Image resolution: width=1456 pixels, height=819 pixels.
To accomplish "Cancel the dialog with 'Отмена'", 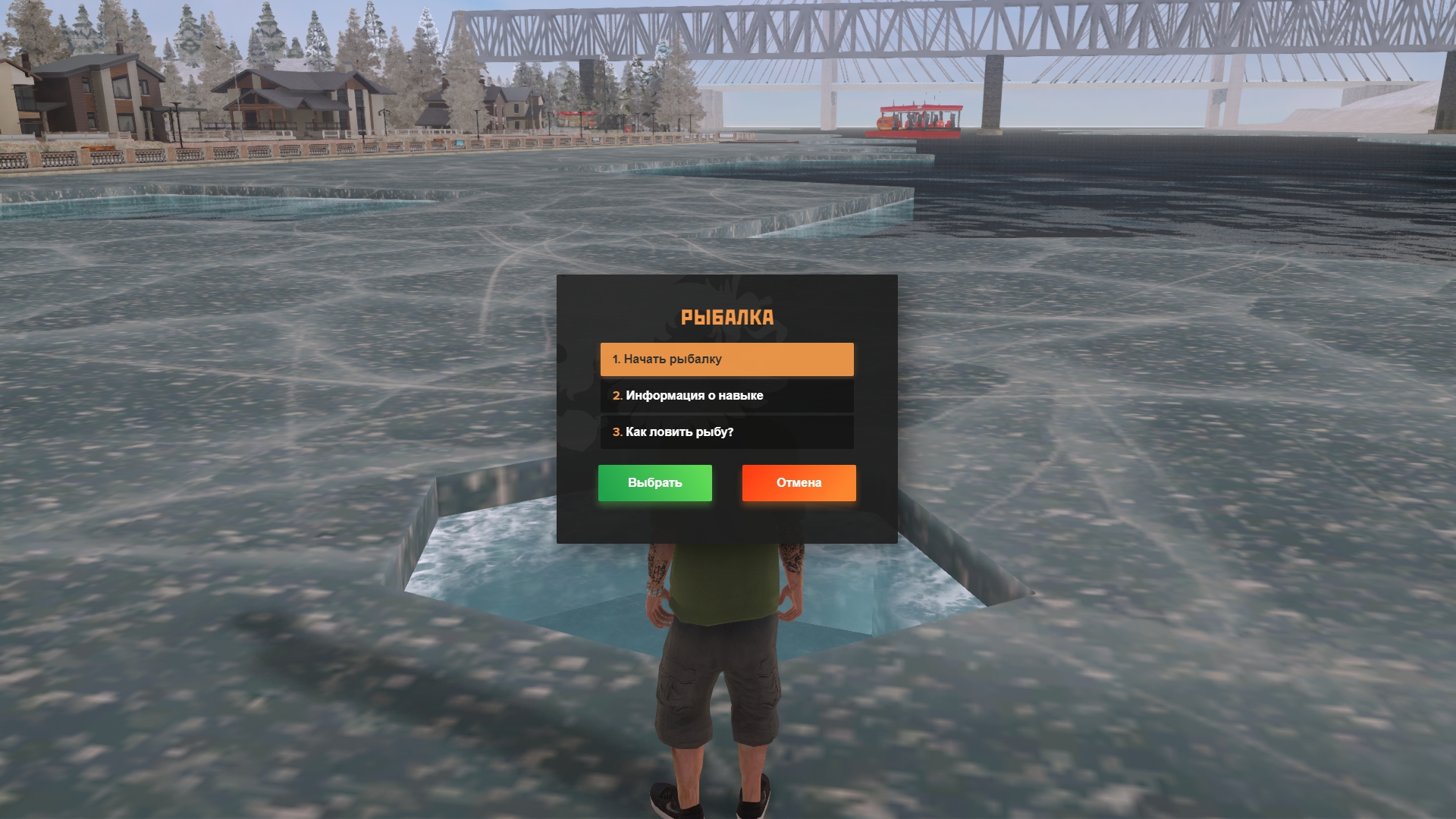I will (799, 483).
